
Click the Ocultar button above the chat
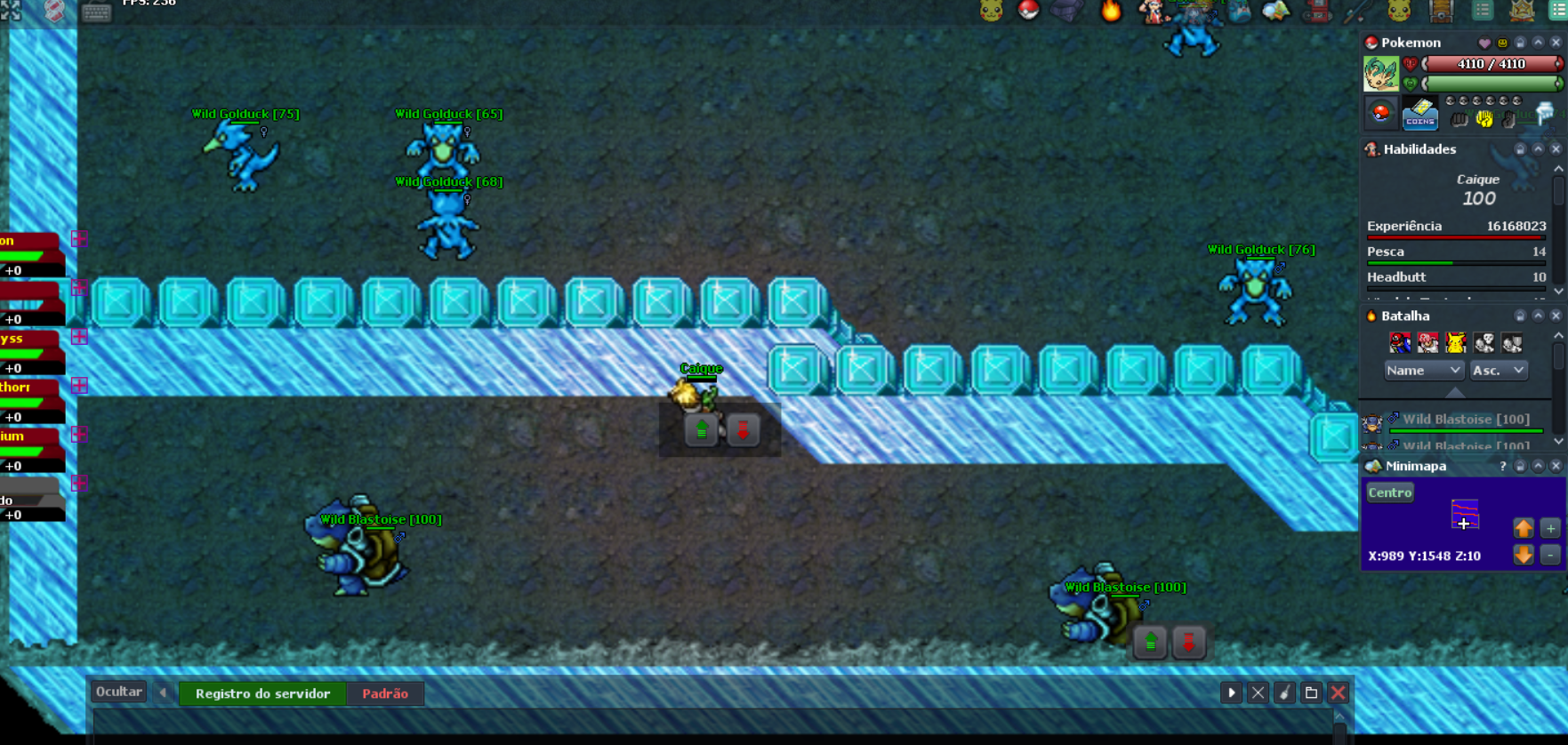click(x=118, y=691)
